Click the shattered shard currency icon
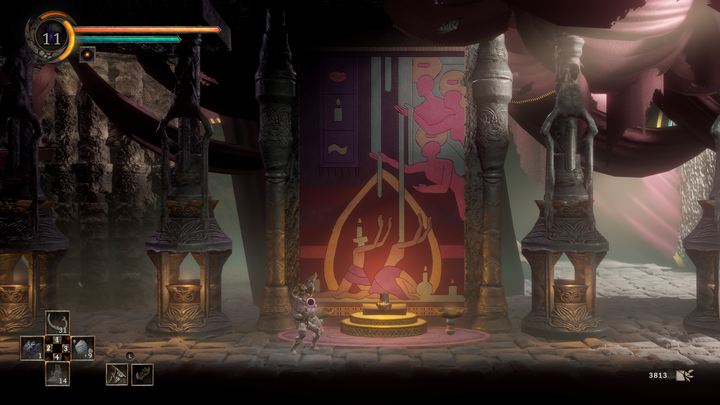This screenshot has height=405, width=720. tap(685, 376)
